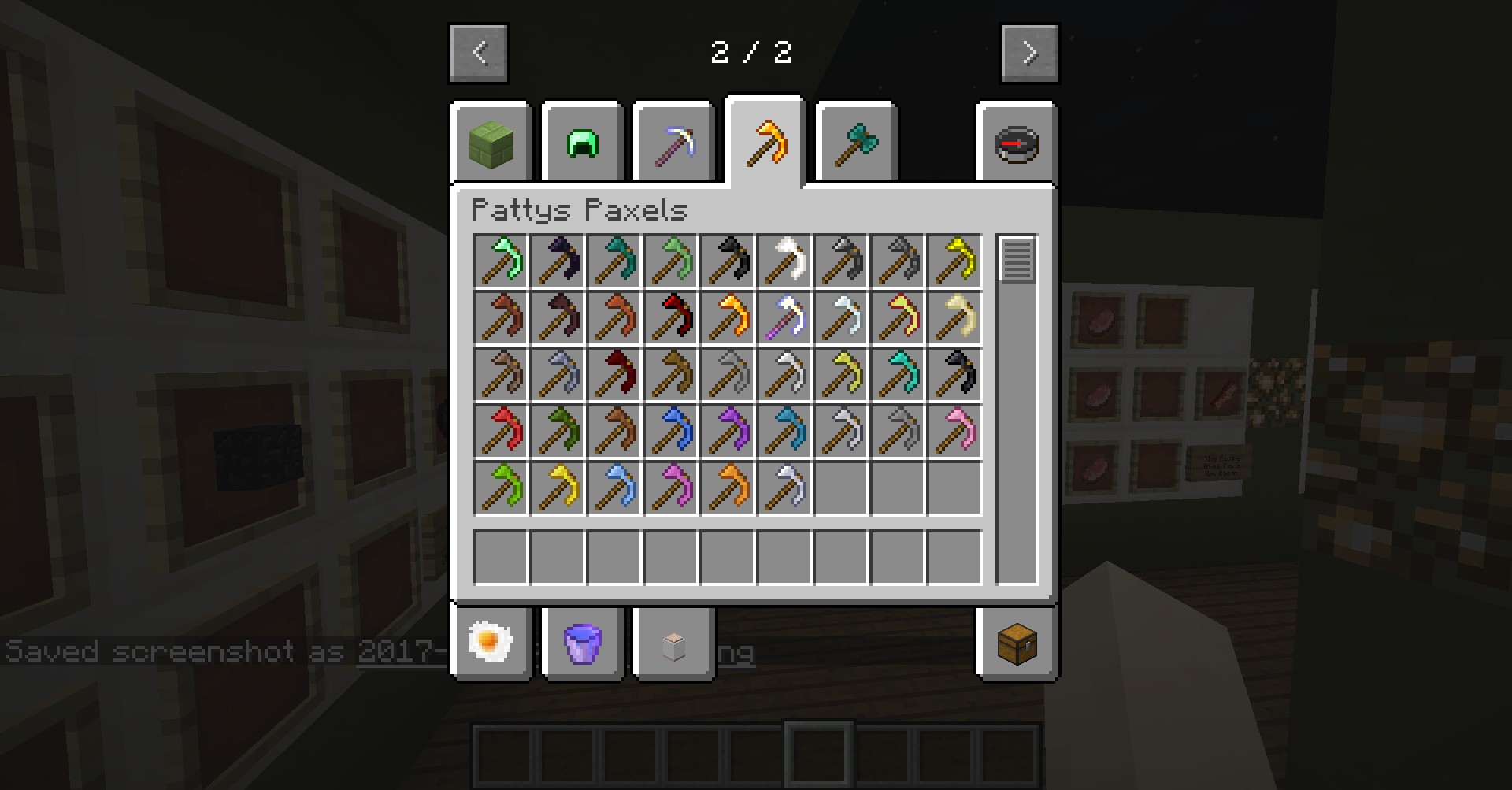Open the fried egg tab
Screen dimensions: 1512x790
491,641
